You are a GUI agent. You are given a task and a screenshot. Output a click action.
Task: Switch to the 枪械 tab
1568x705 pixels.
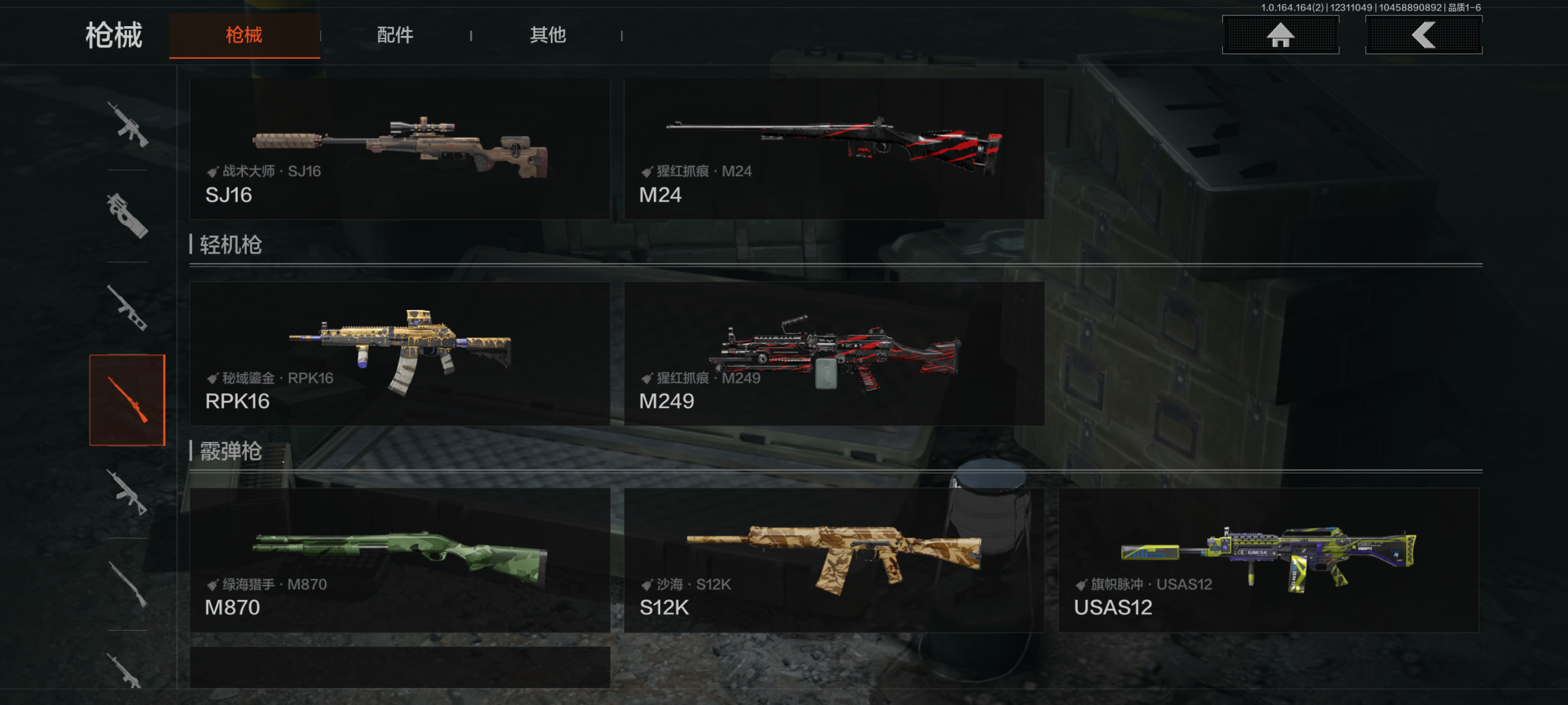[244, 35]
